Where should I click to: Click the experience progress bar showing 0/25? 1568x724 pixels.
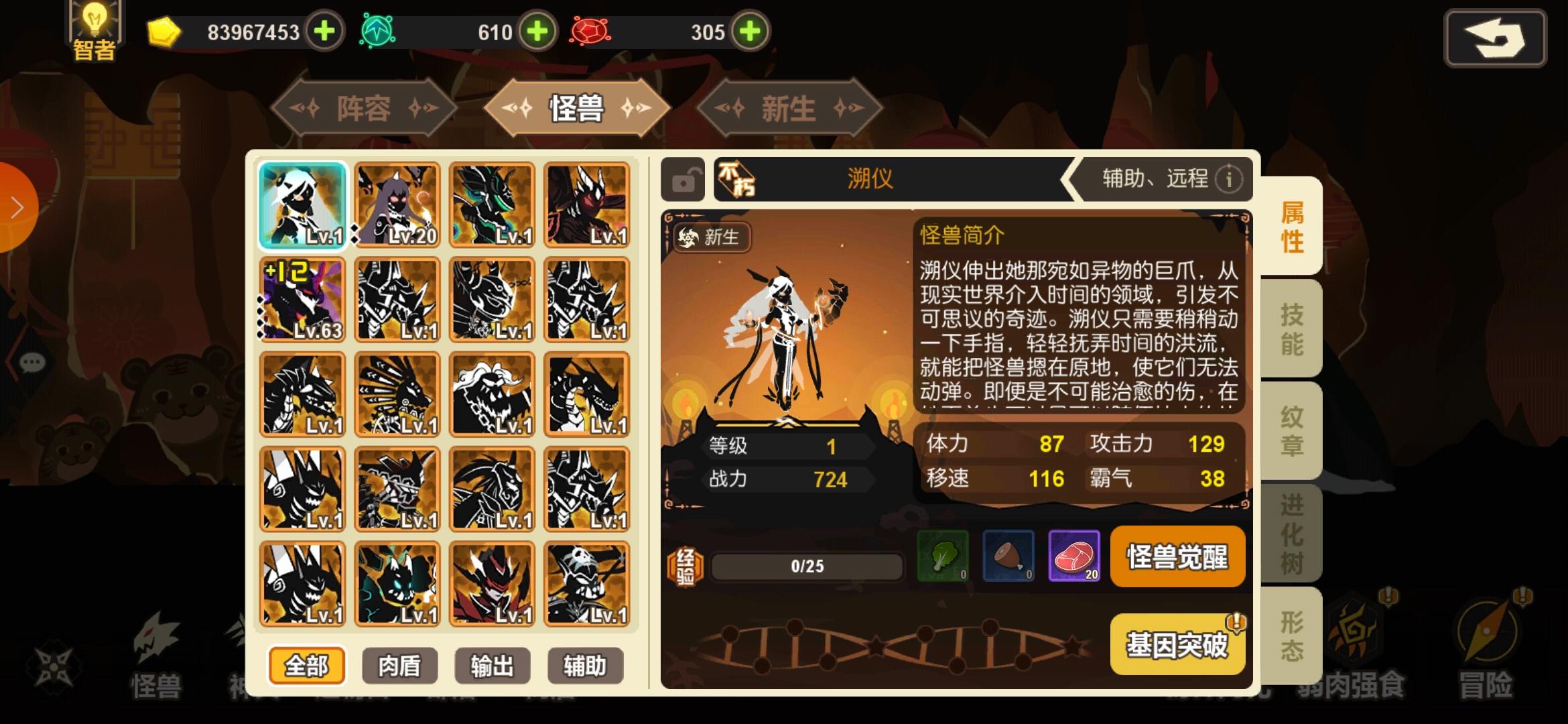(x=806, y=565)
